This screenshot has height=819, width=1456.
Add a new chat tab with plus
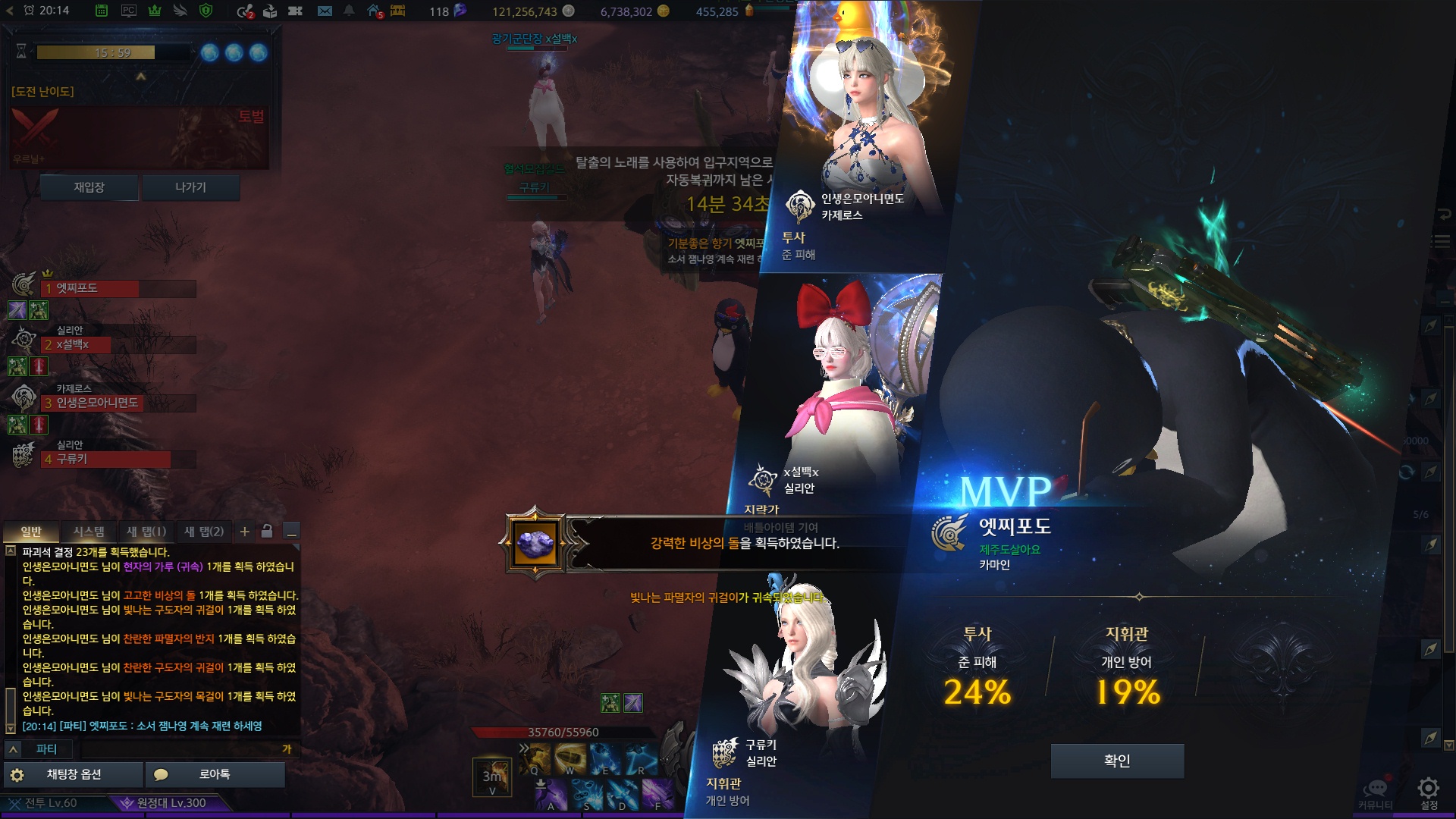[x=245, y=532]
